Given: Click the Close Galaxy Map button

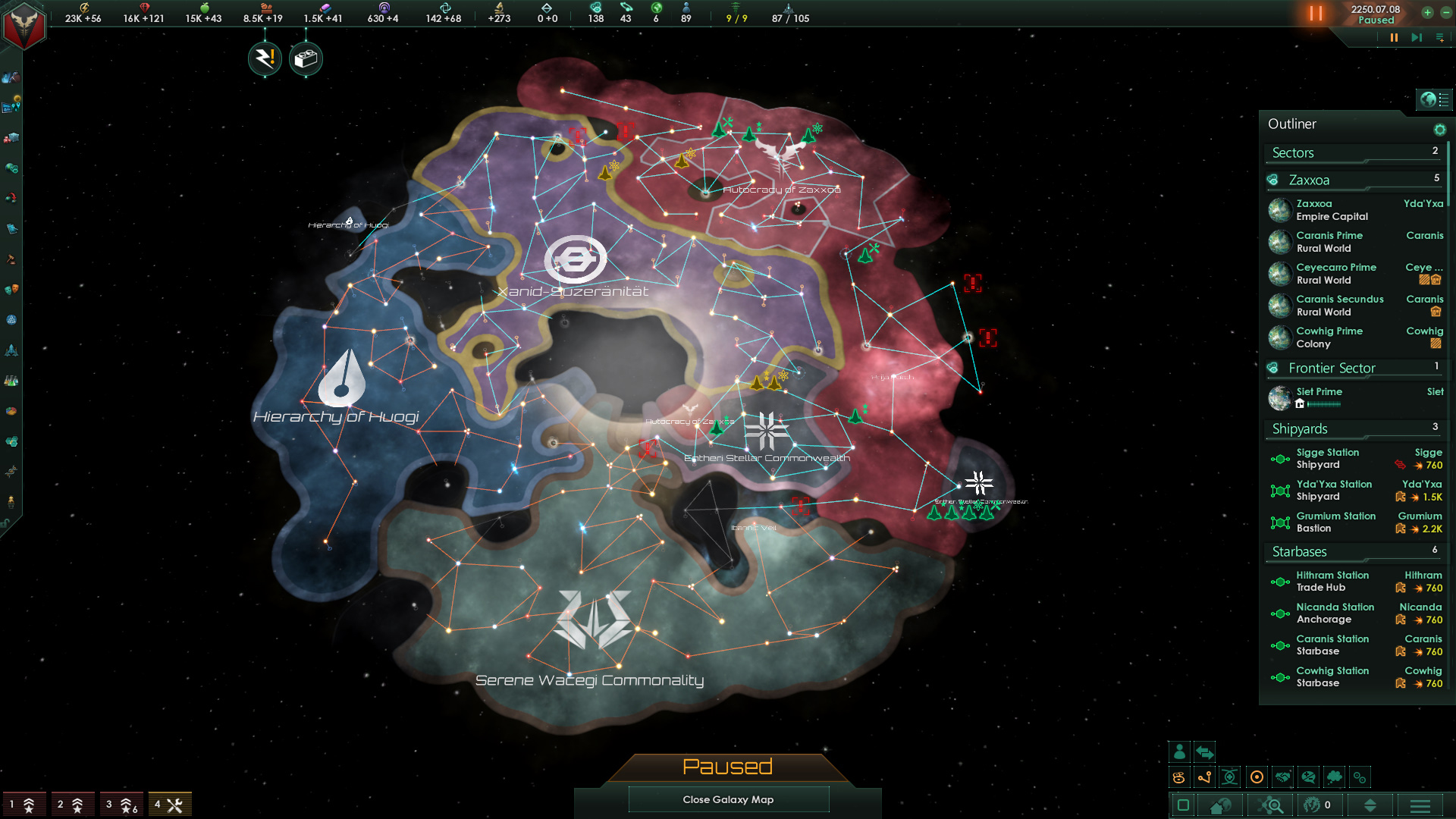Looking at the screenshot, I should coord(728,799).
